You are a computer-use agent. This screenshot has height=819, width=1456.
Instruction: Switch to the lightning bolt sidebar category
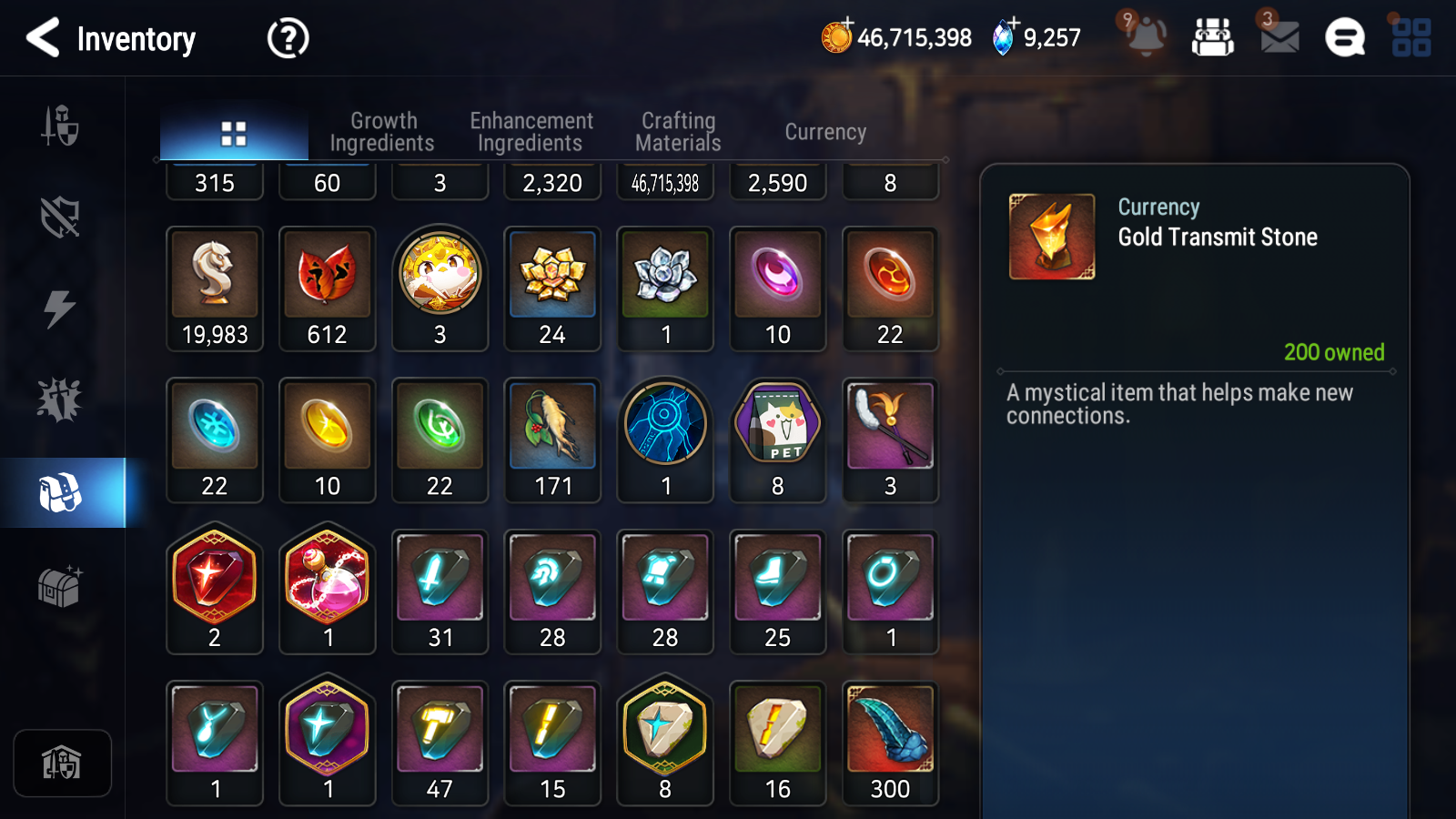coord(60,308)
